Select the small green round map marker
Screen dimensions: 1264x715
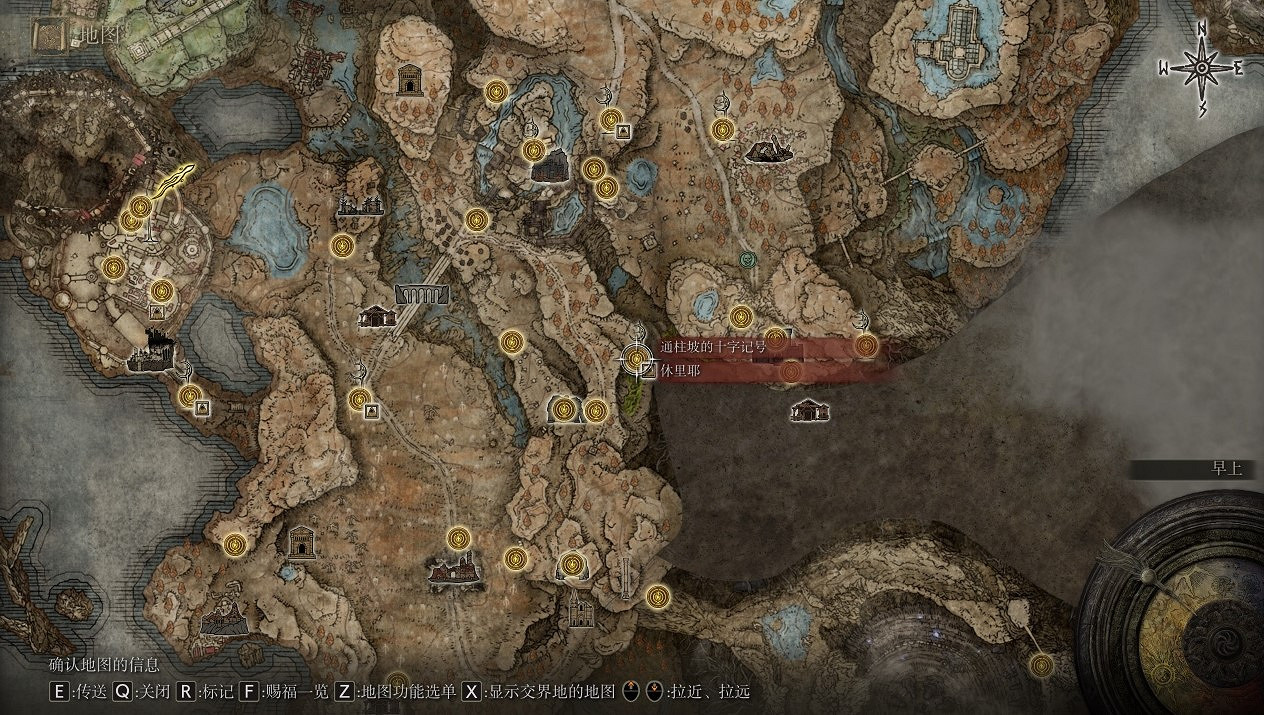coord(746,259)
